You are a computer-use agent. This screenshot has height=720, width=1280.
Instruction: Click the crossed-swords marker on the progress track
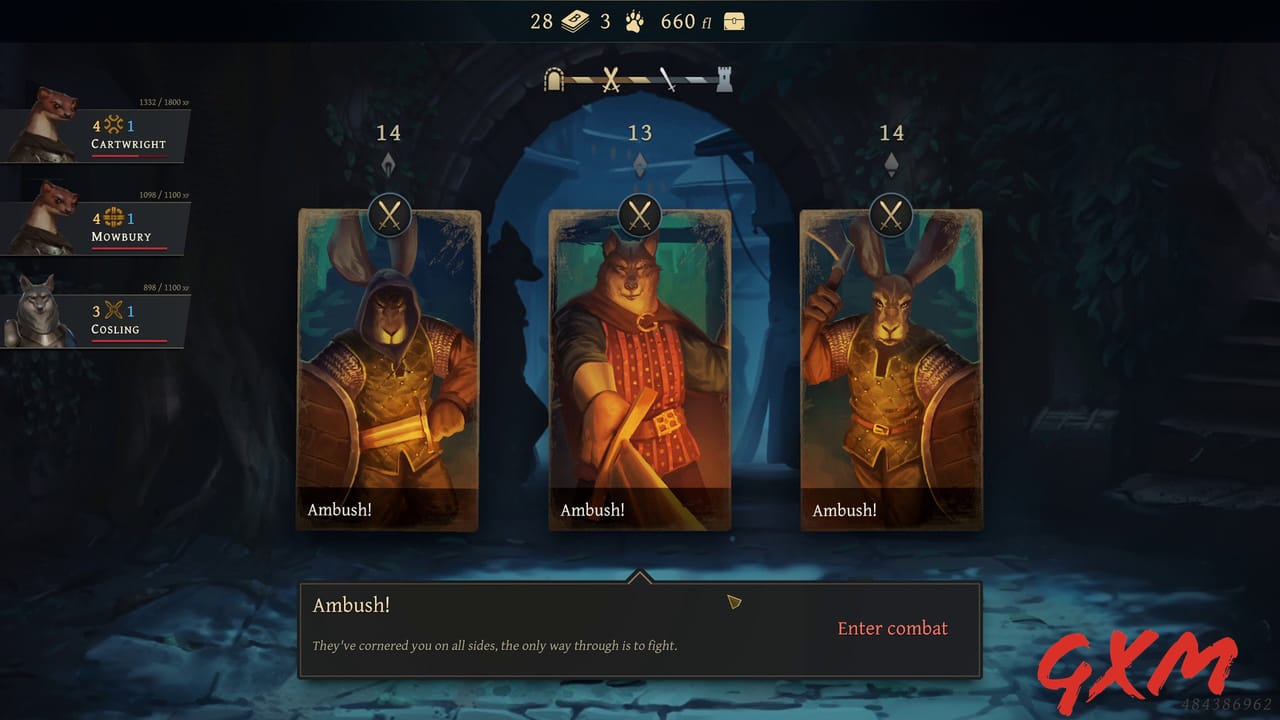(x=610, y=79)
